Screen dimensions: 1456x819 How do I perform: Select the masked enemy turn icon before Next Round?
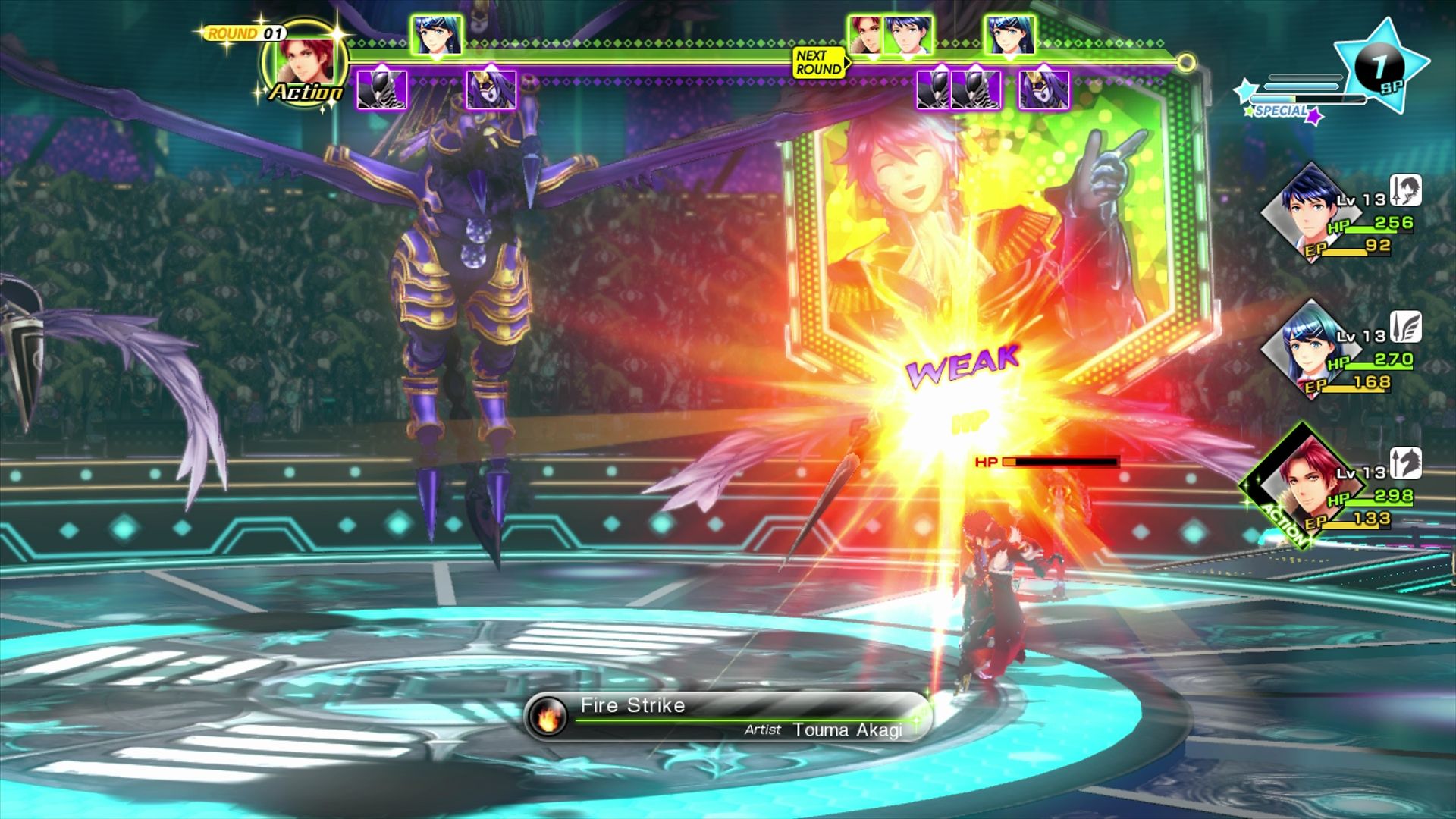[x=491, y=90]
